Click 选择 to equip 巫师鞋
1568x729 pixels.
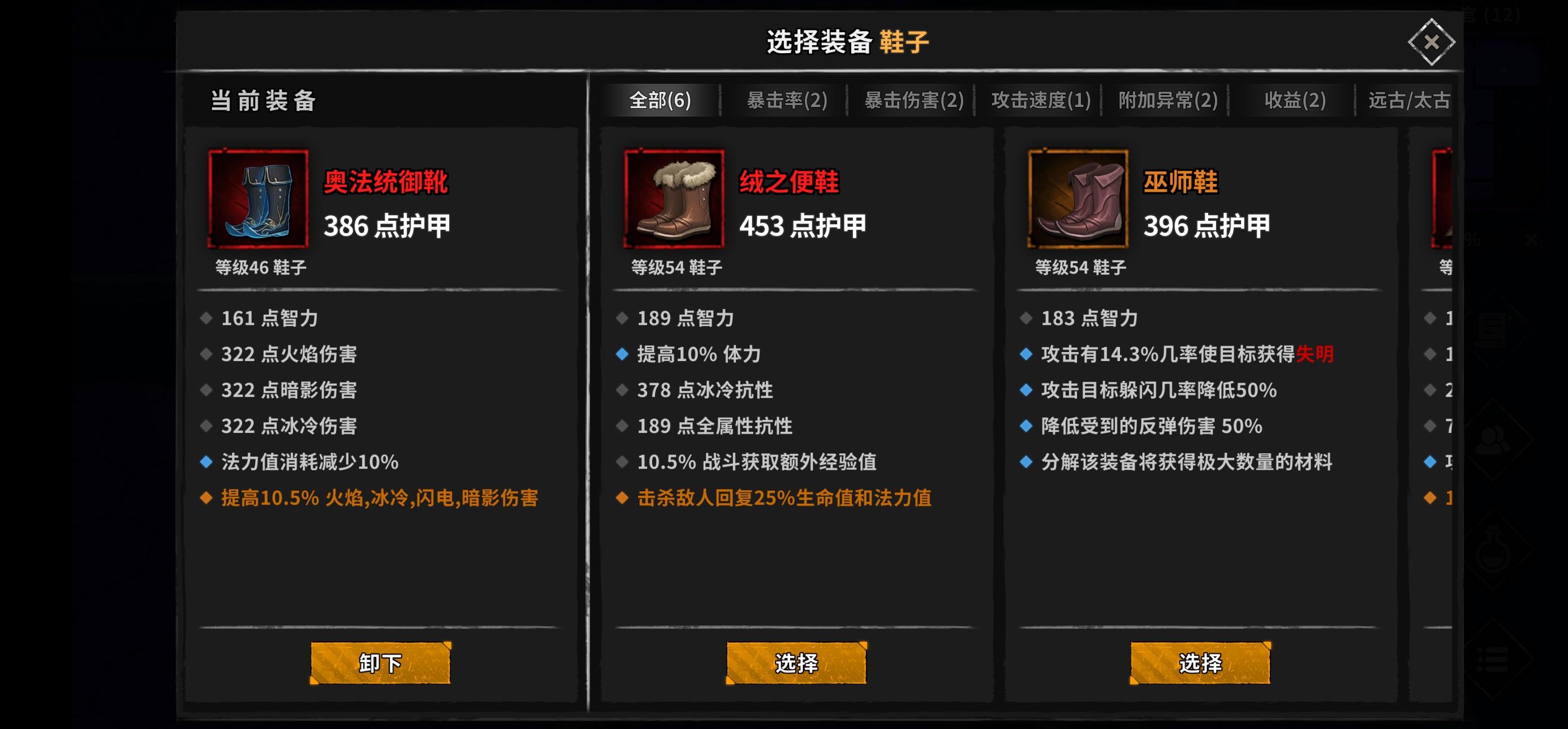click(1201, 663)
